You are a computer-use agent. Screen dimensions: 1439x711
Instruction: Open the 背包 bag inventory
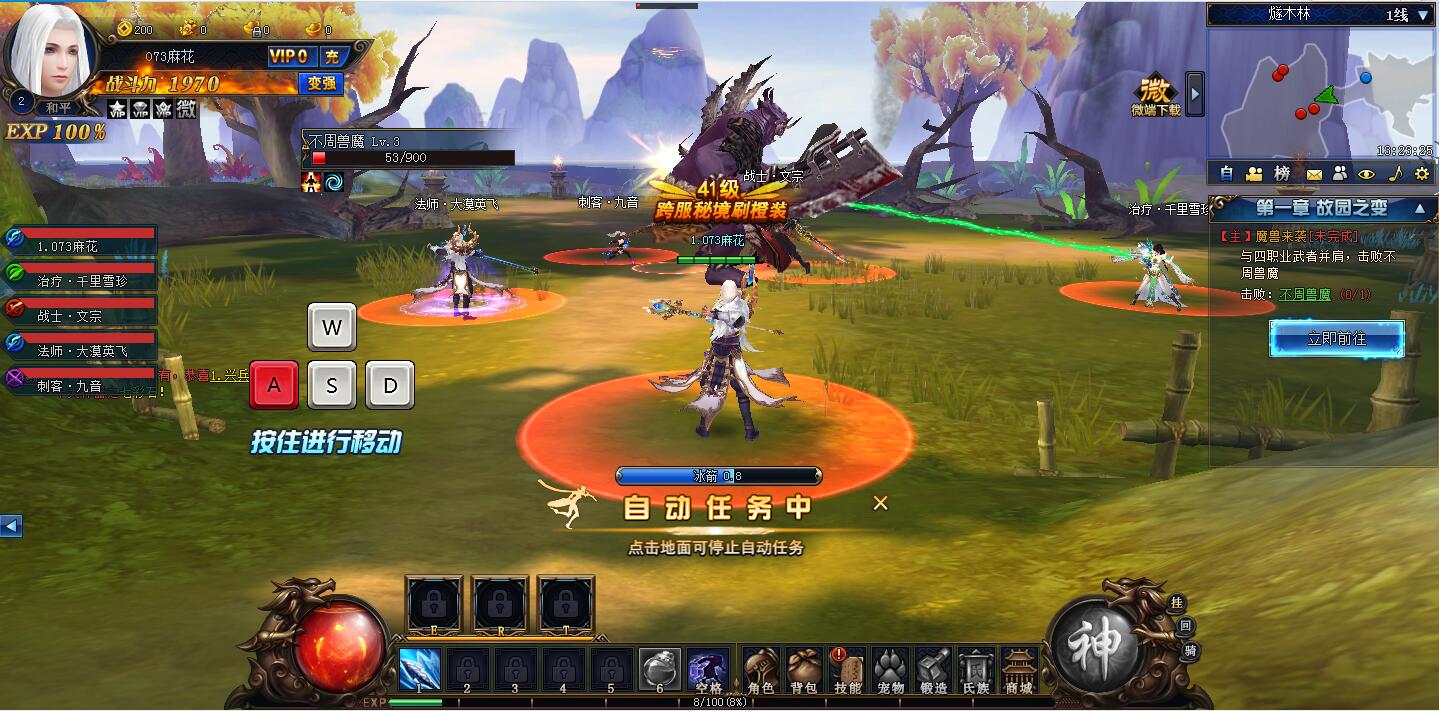[804, 669]
